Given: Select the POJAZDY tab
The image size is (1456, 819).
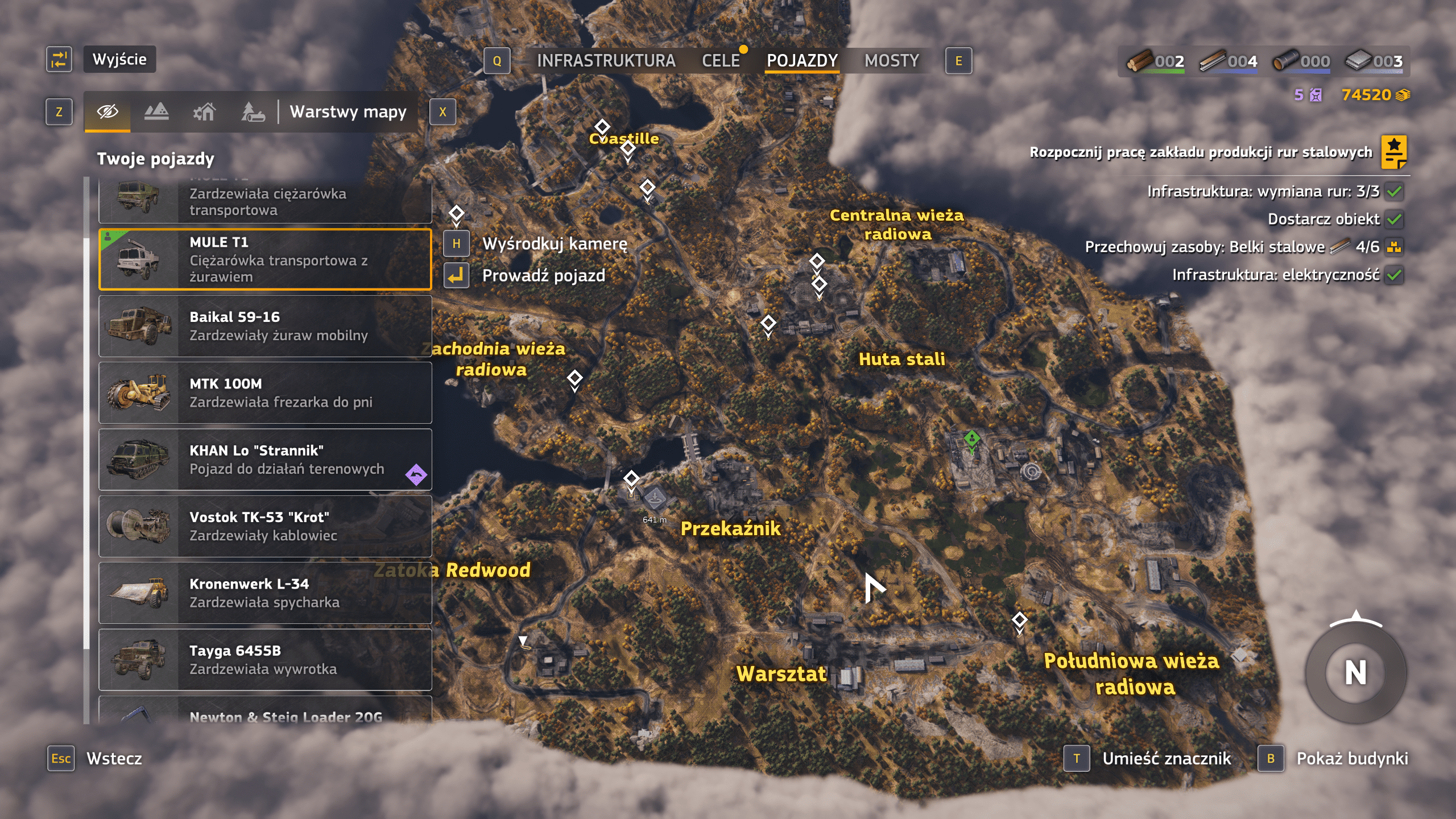Looking at the screenshot, I should (x=802, y=61).
